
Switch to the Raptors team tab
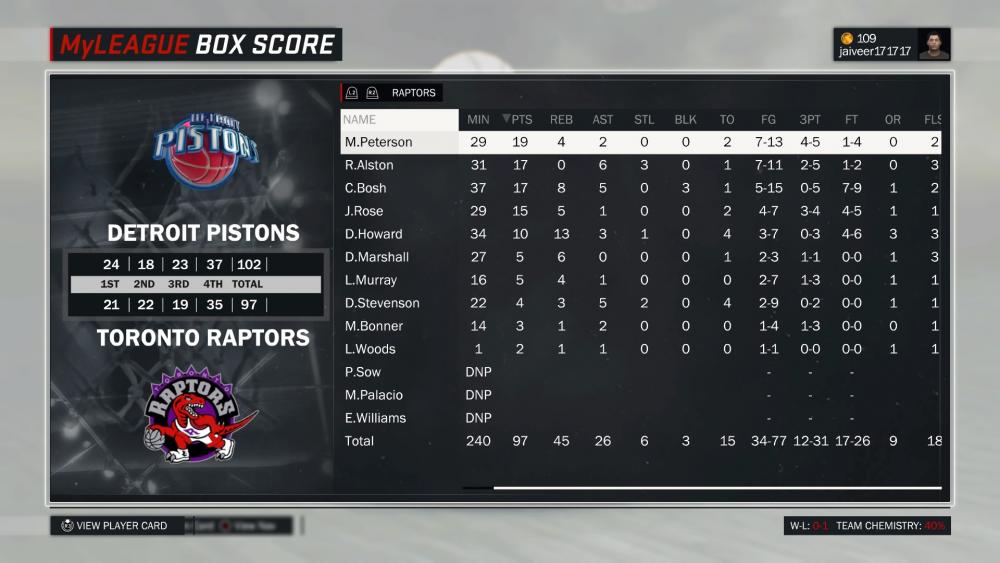[x=413, y=93]
